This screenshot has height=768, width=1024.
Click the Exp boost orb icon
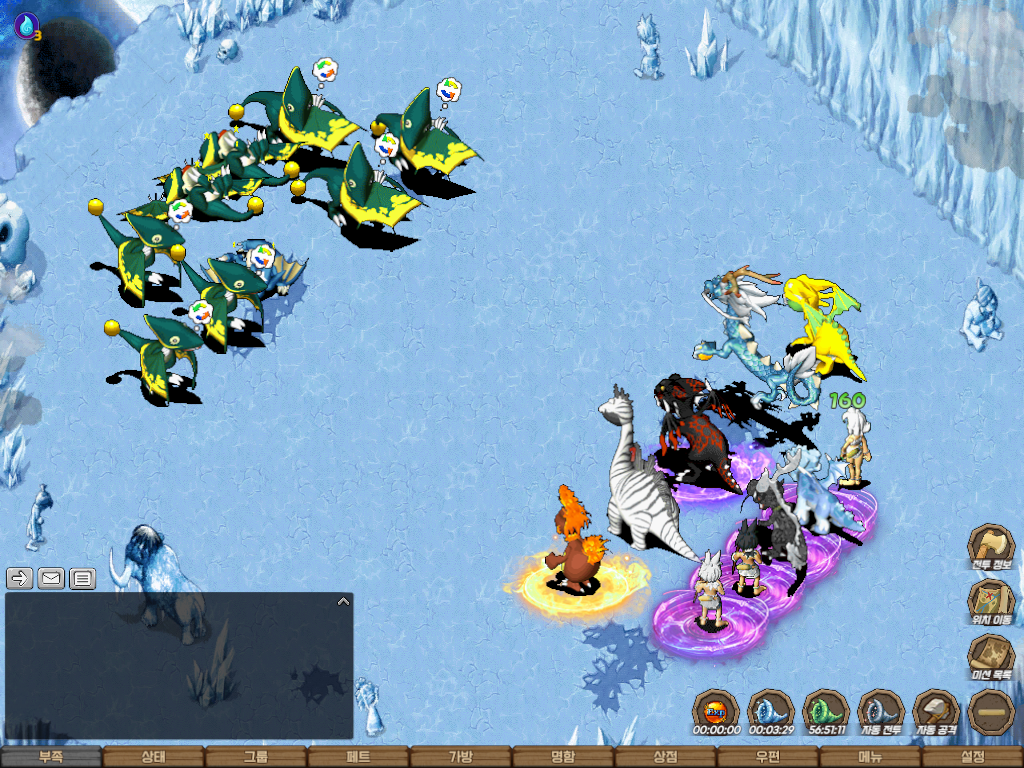(x=715, y=712)
